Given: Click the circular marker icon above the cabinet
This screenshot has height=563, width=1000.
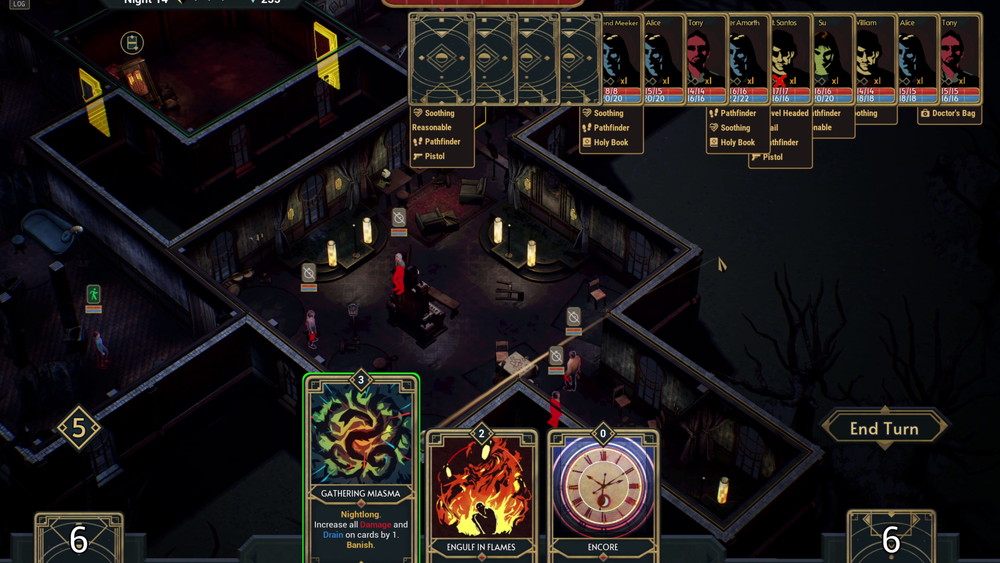Looking at the screenshot, I should click(x=132, y=43).
